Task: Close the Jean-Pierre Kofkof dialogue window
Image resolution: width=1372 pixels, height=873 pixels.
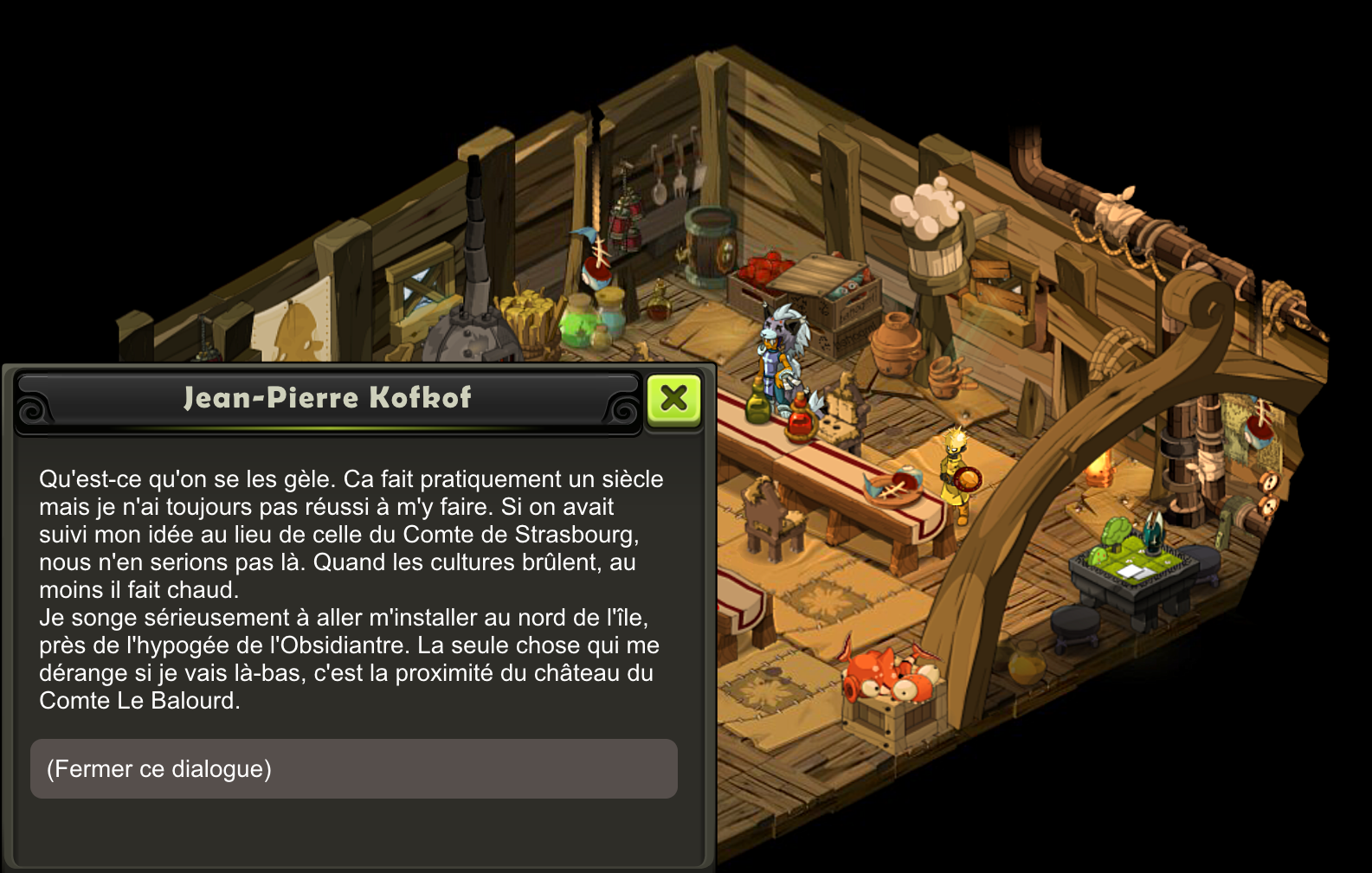Action: tap(673, 399)
